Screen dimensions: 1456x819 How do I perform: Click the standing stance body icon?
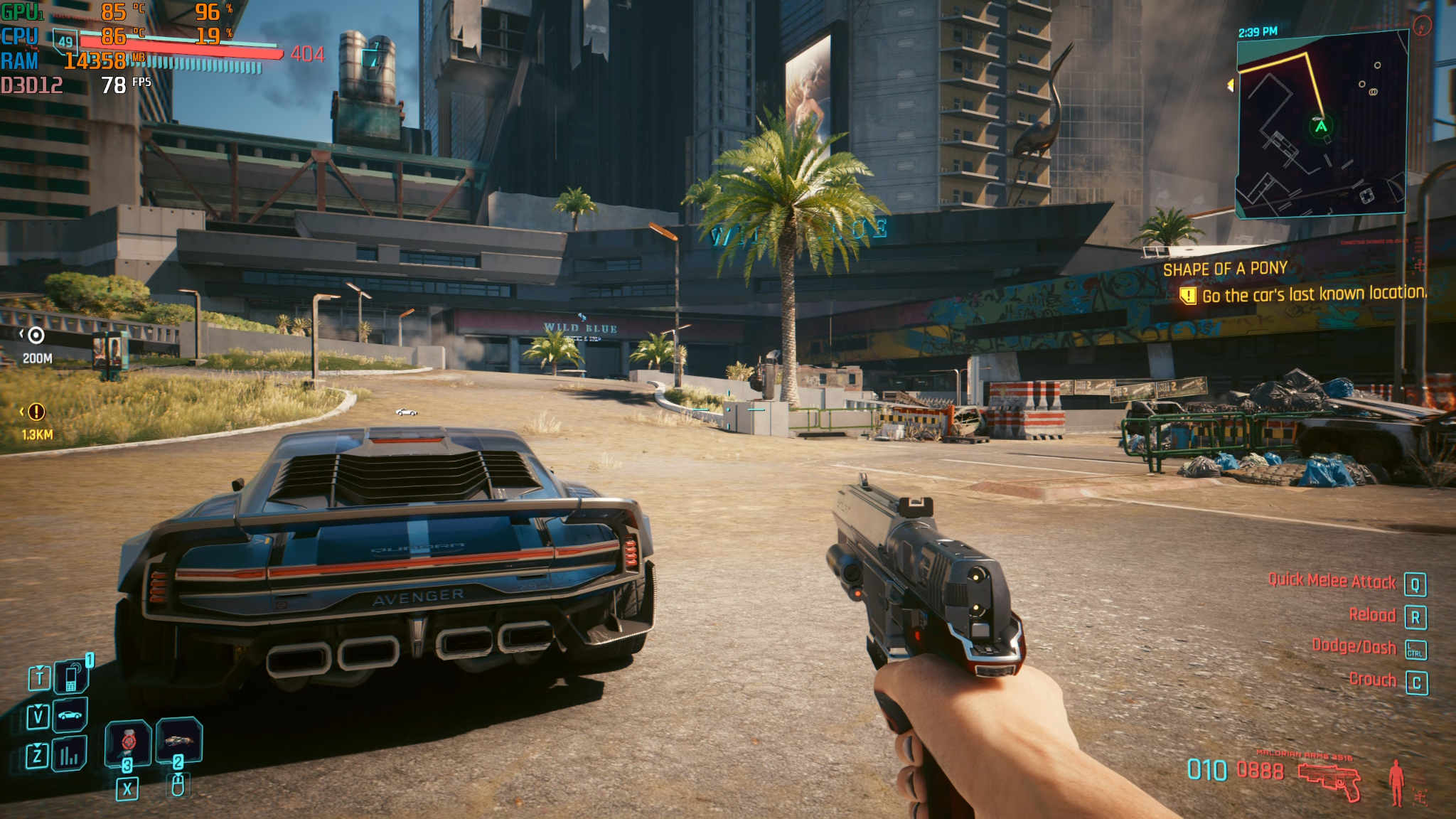coord(1397,782)
